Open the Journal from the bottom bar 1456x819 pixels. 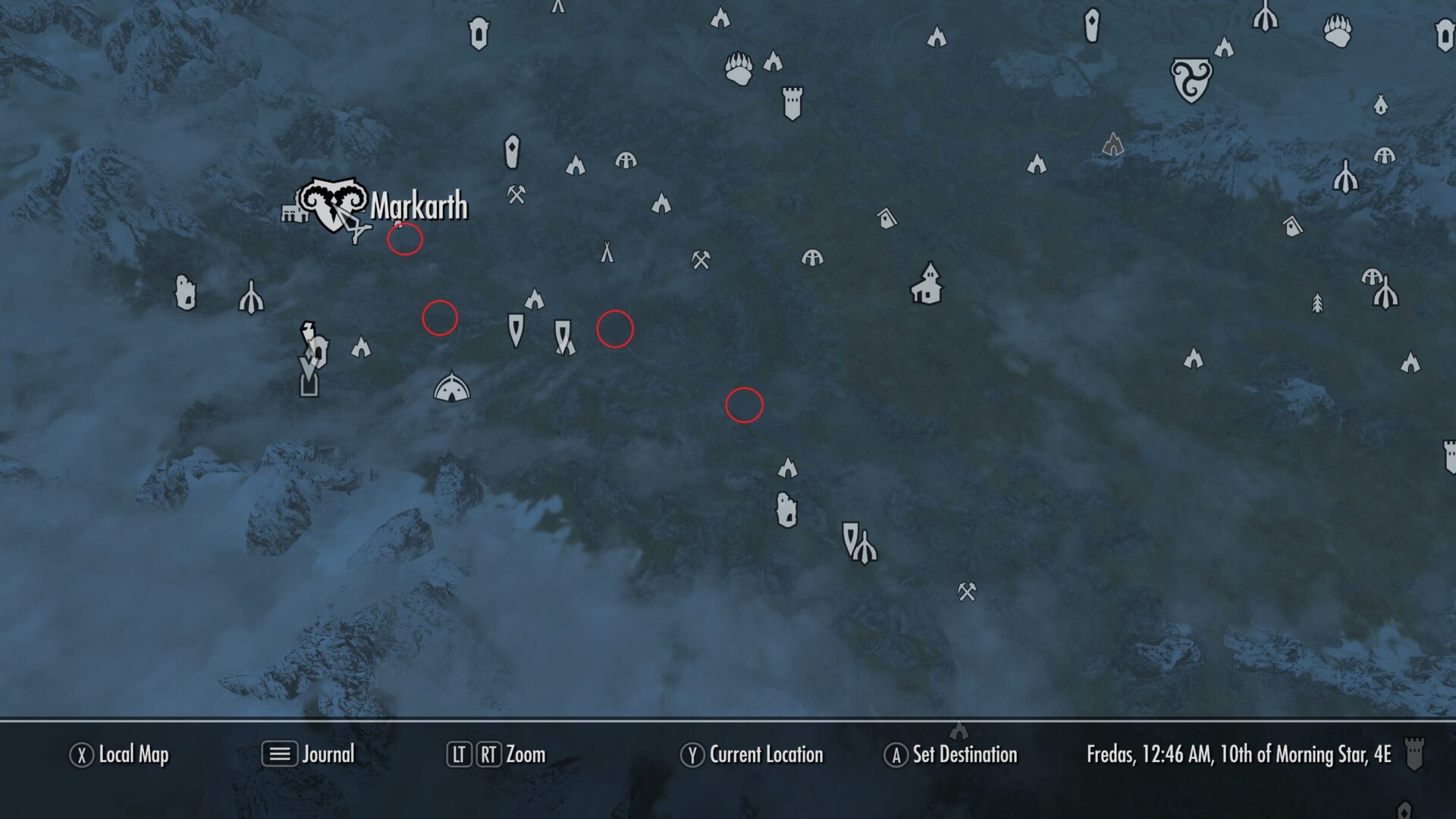coord(311,755)
